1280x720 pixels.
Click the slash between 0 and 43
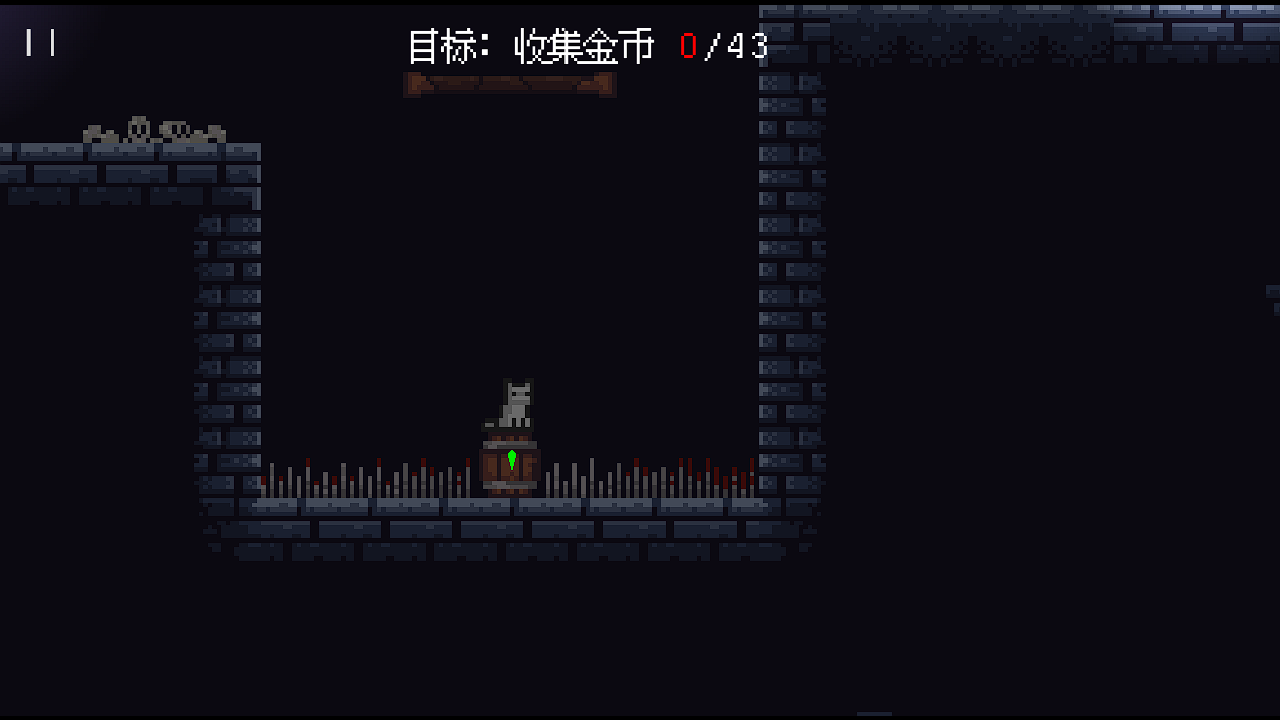click(716, 45)
